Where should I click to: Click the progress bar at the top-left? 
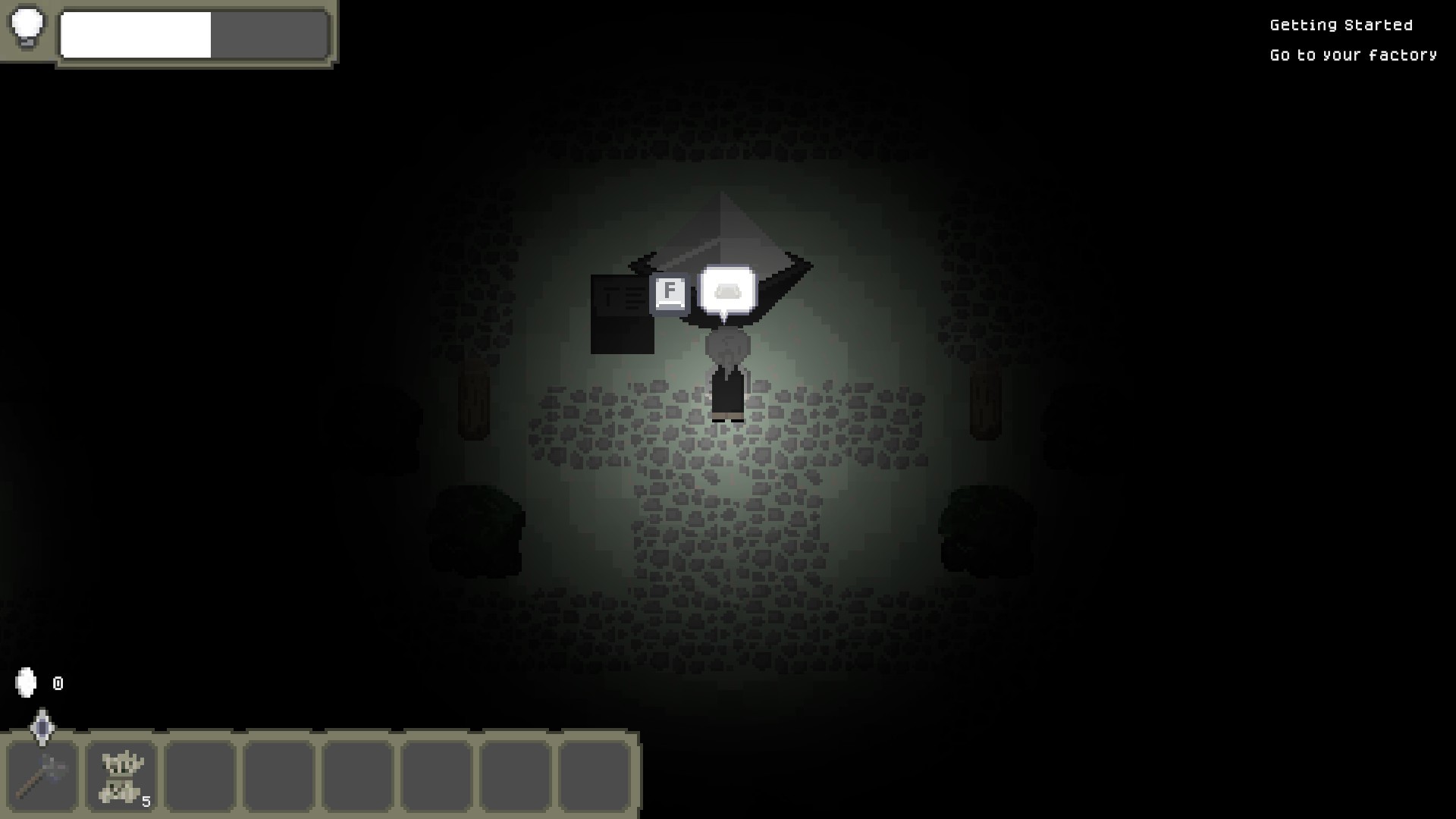[193, 35]
